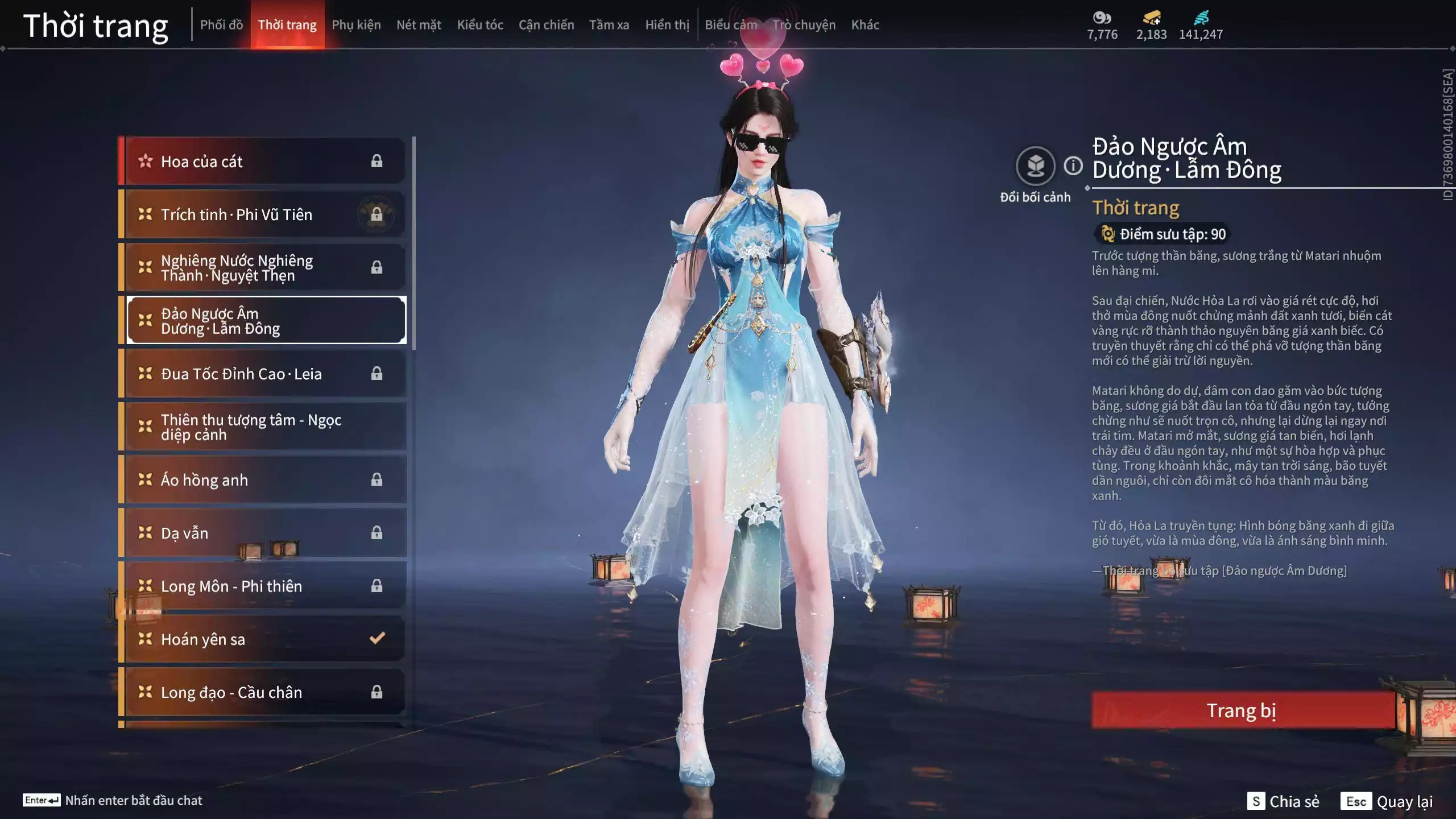
Task: Open the outfit info icon
Action: click(x=1073, y=166)
